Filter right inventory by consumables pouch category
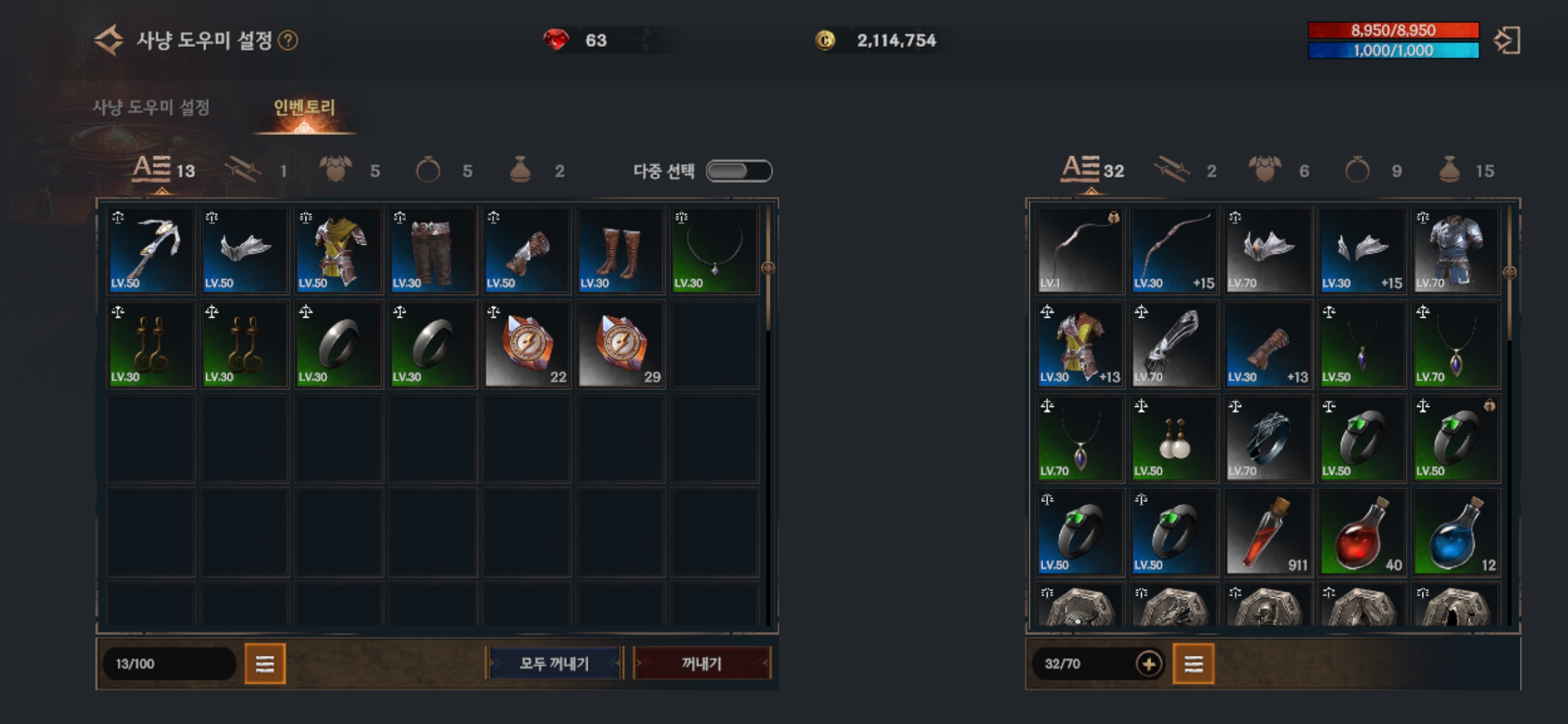Screen dimensions: 1568x724 (x=1451, y=170)
